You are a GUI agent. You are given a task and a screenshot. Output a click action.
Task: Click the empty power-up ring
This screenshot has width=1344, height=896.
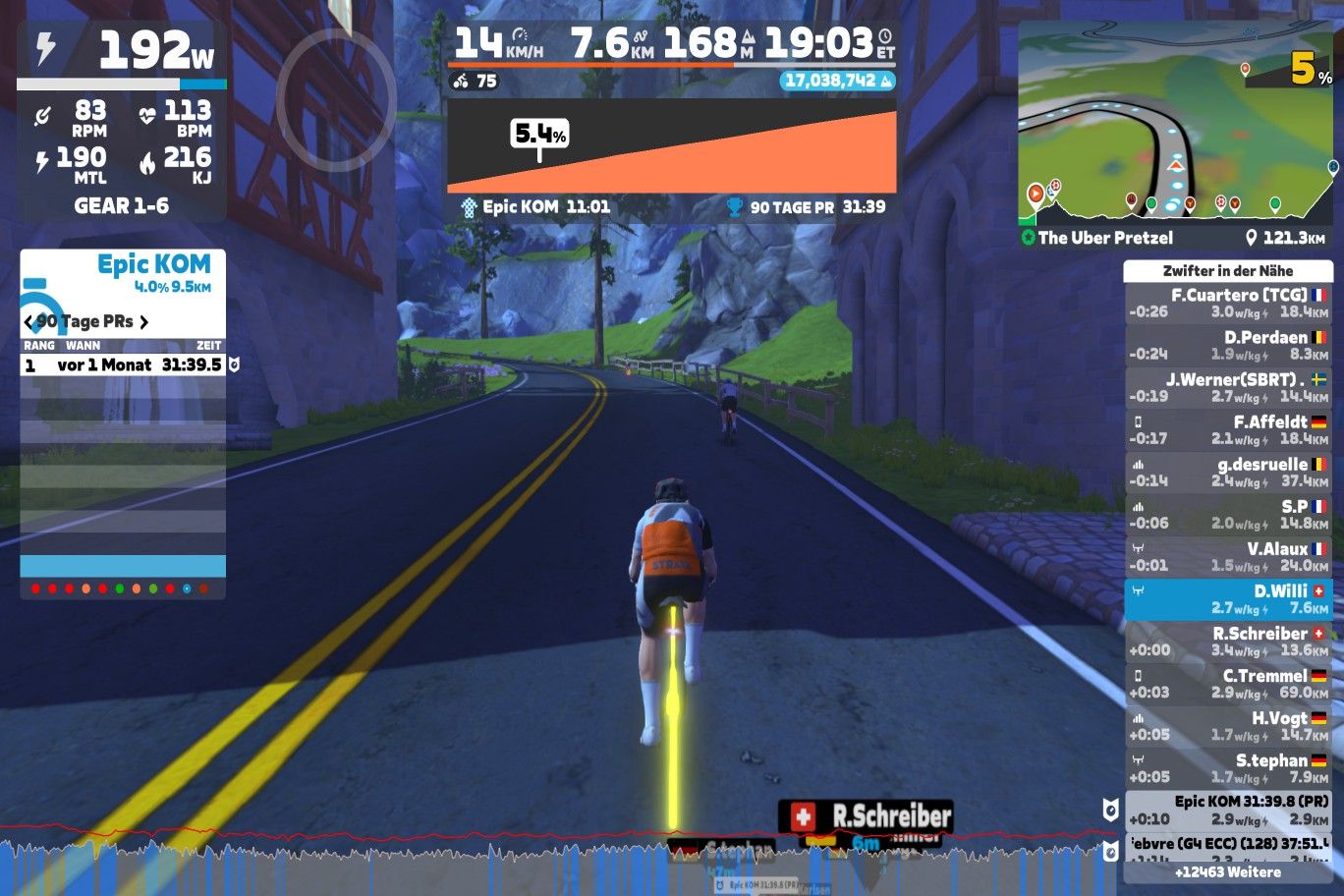336,98
